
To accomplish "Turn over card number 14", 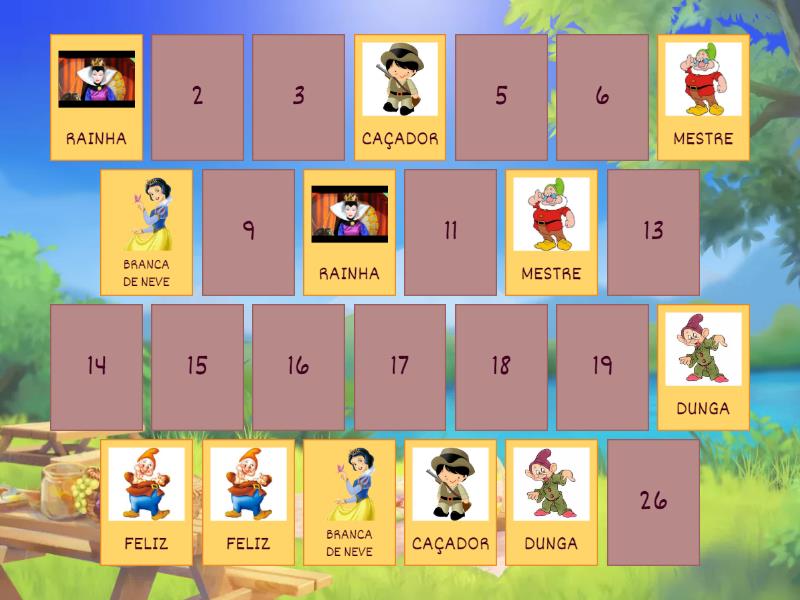I will click(96, 367).
